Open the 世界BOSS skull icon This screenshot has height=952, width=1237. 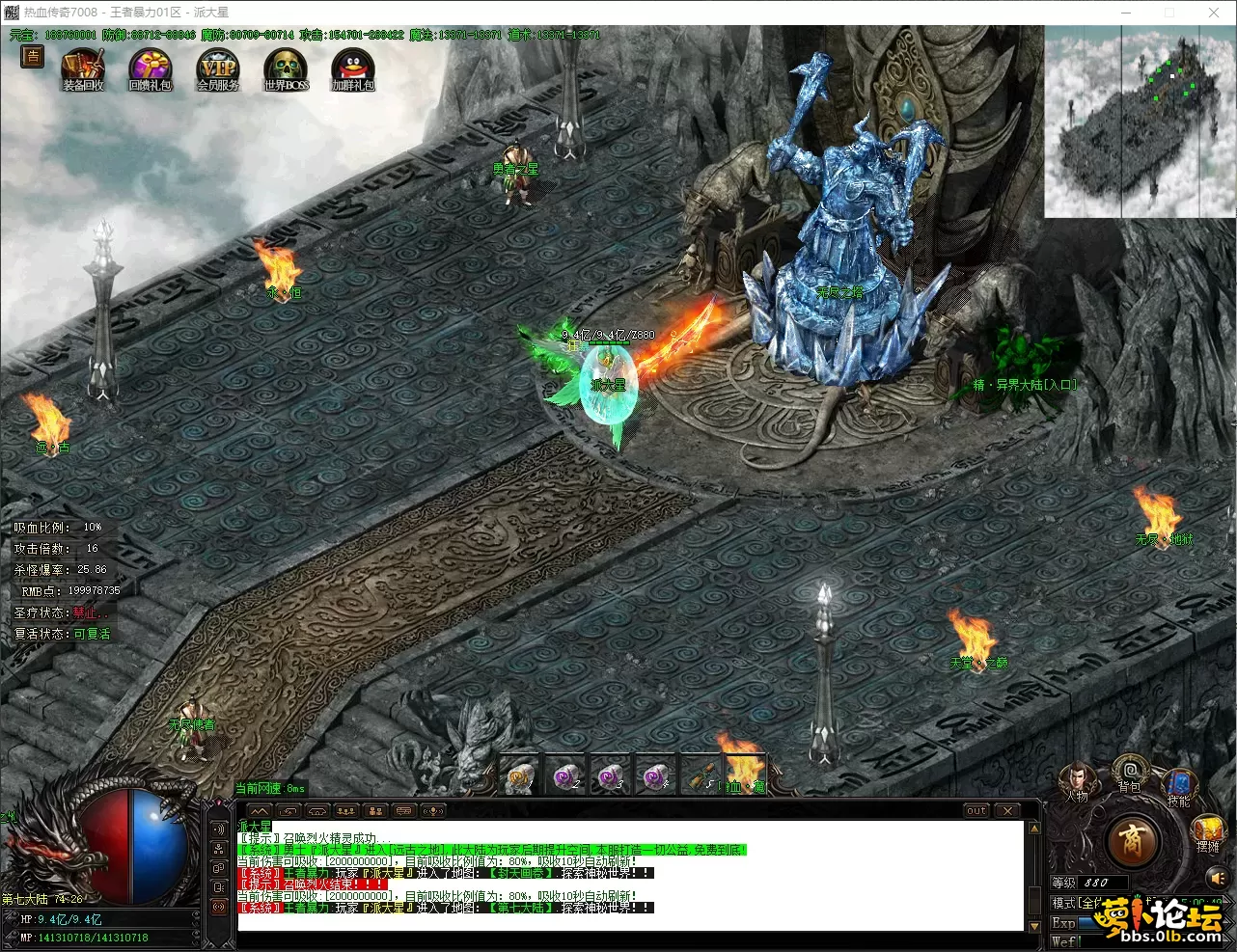286,69
